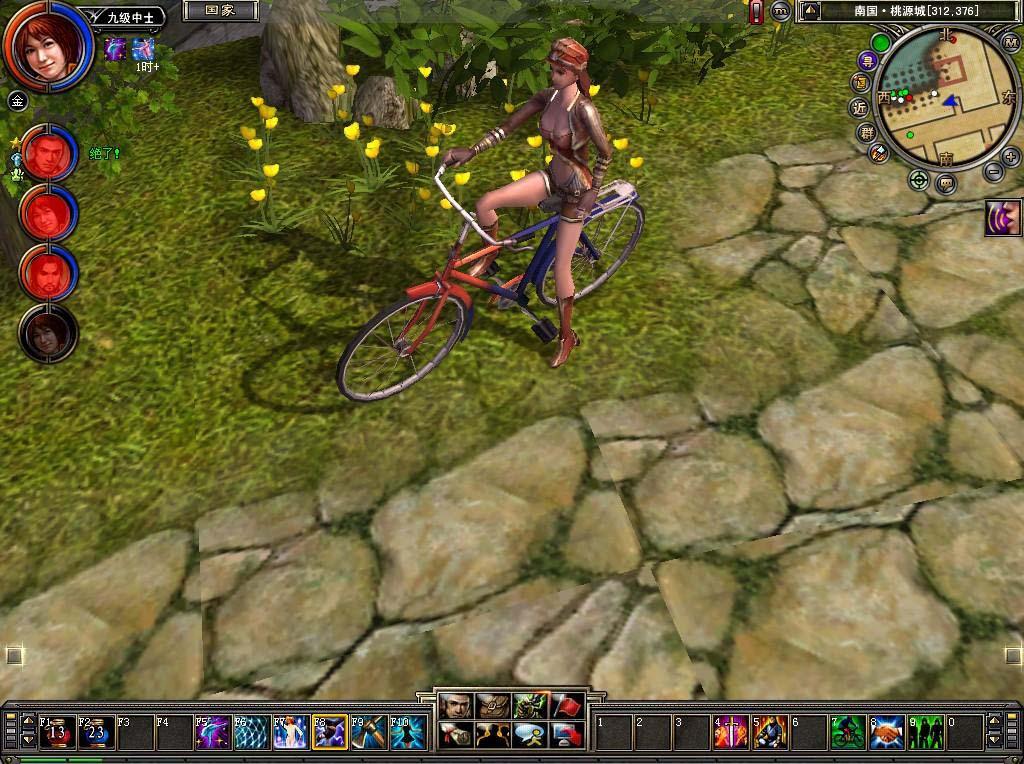Zoom in the minimap with the plus button
The image size is (1024, 764).
pos(1010,155)
